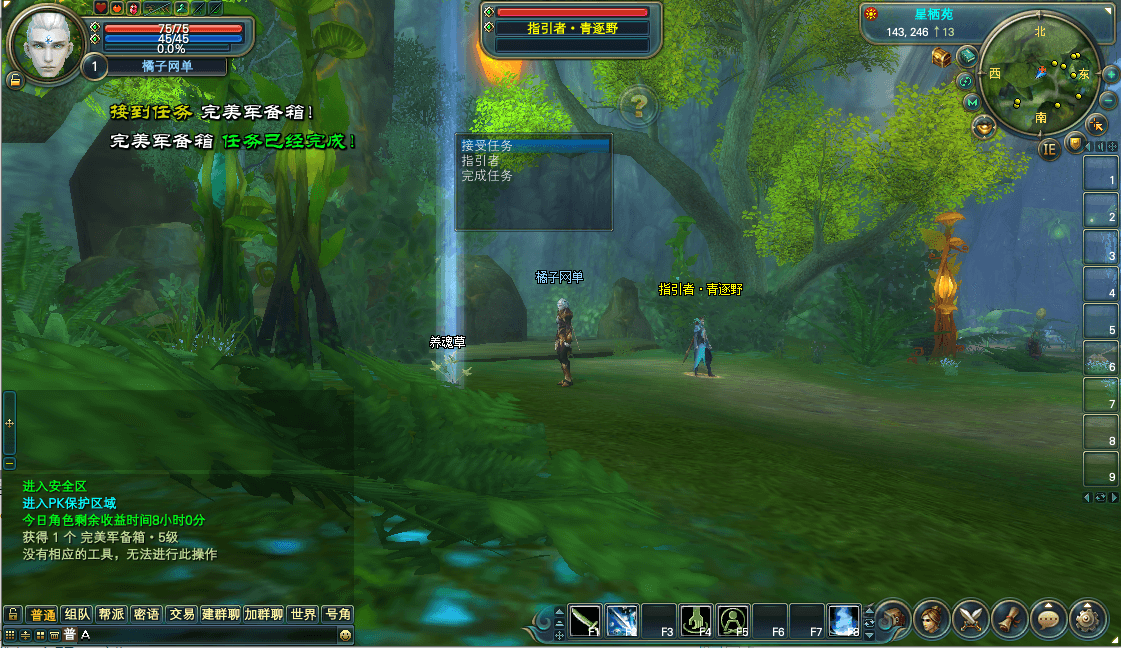The image size is (1121, 648).
Task: Open the world map M button
Action: coord(972,102)
